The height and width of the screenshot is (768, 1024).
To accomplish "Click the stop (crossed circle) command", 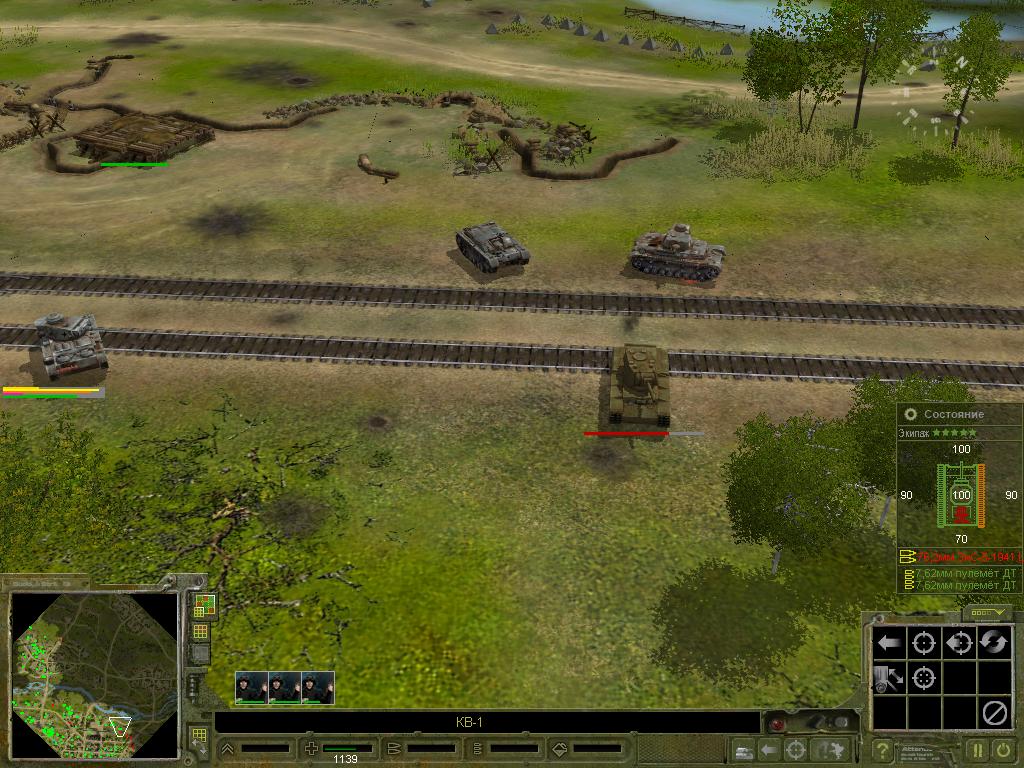I will [993, 712].
